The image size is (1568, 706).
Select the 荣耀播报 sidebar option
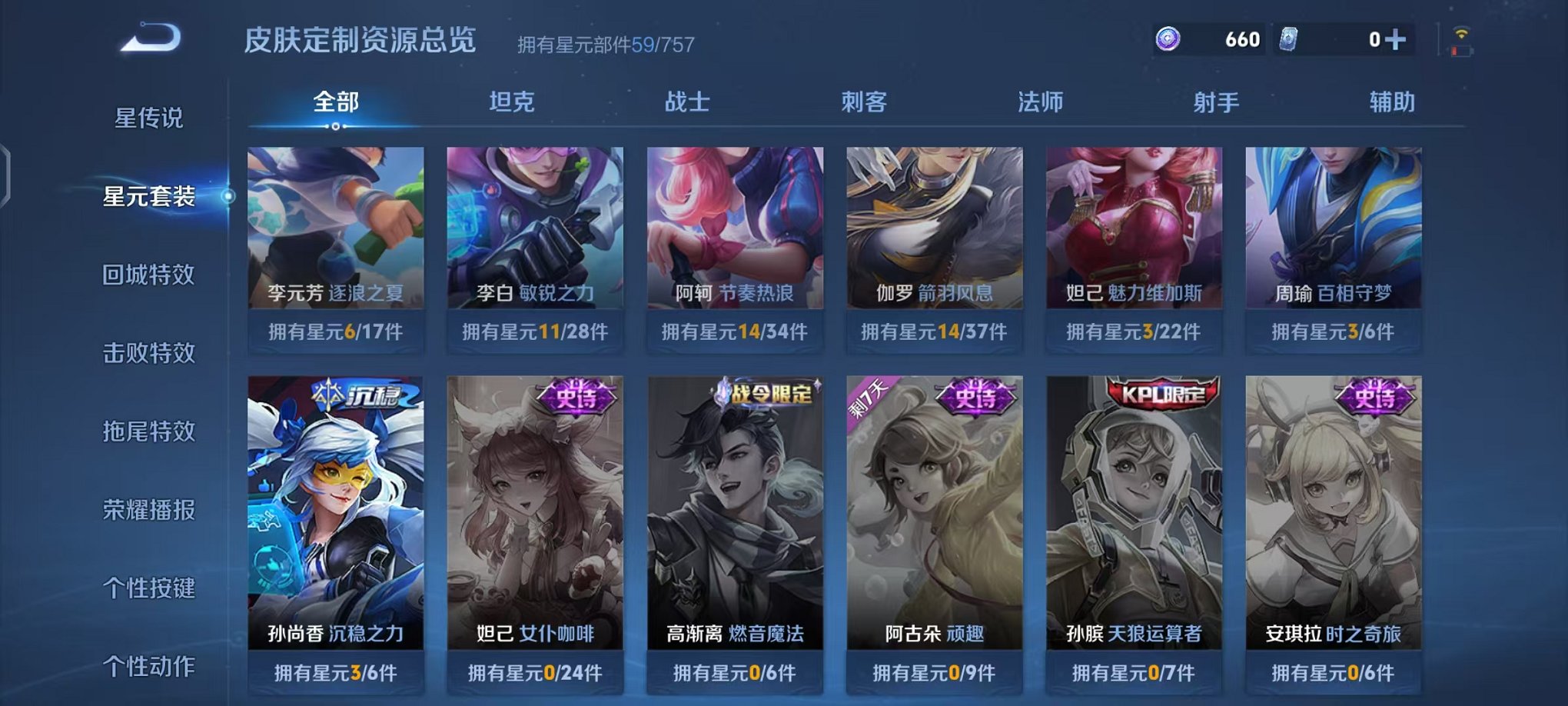pyautogui.click(x=150, y=508)
